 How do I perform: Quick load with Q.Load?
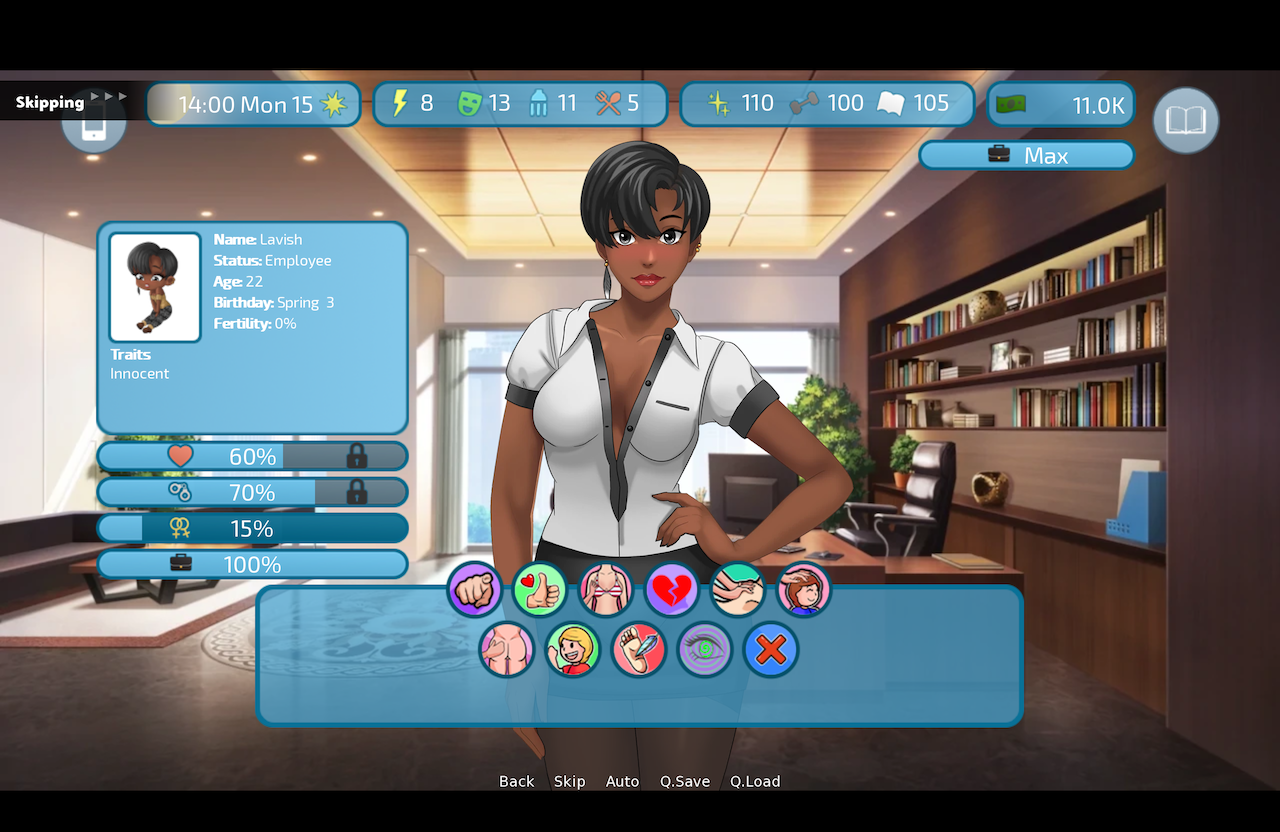[x=755, y=781]
